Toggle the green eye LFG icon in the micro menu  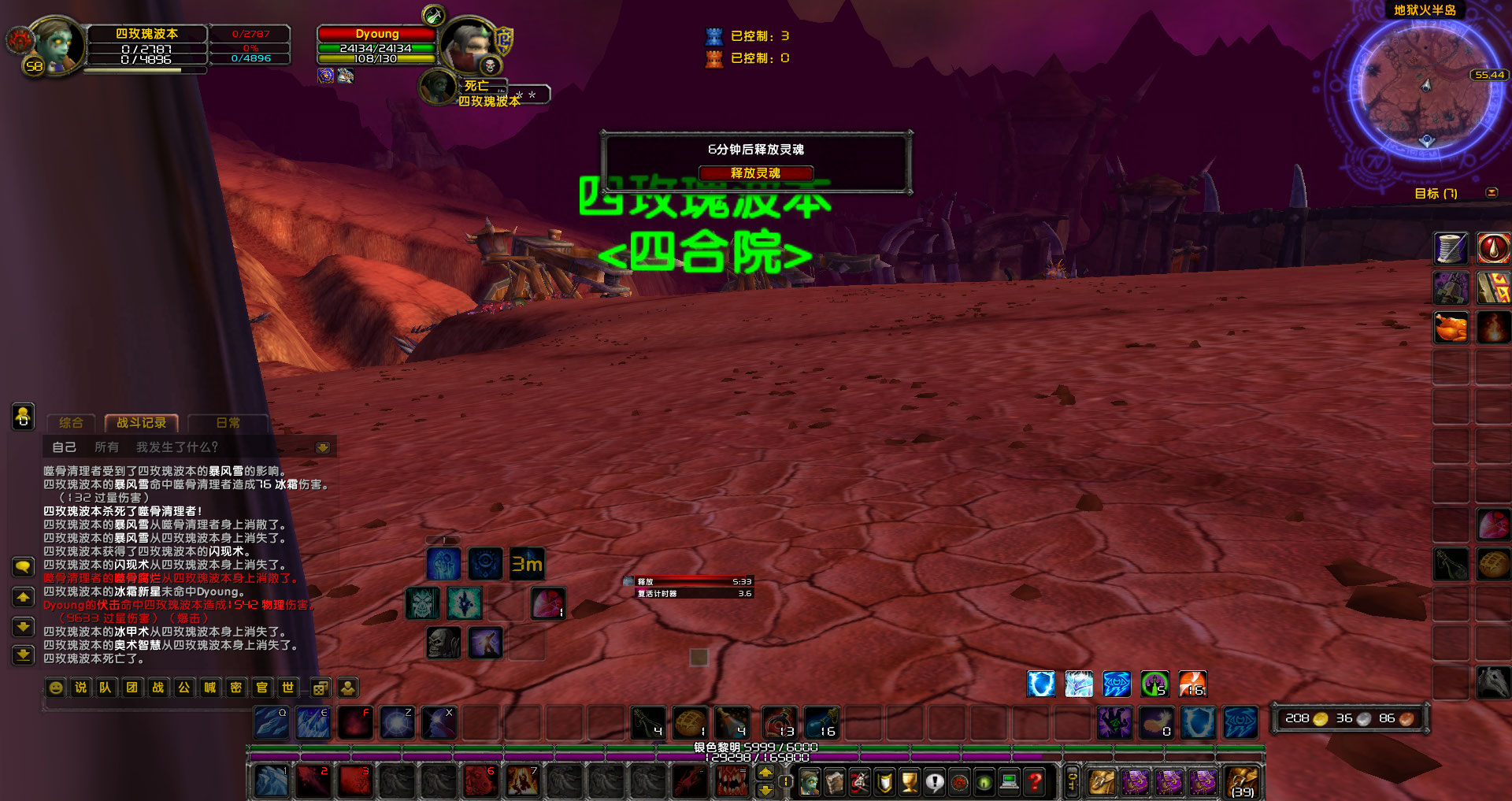click(x=984, y=782)
